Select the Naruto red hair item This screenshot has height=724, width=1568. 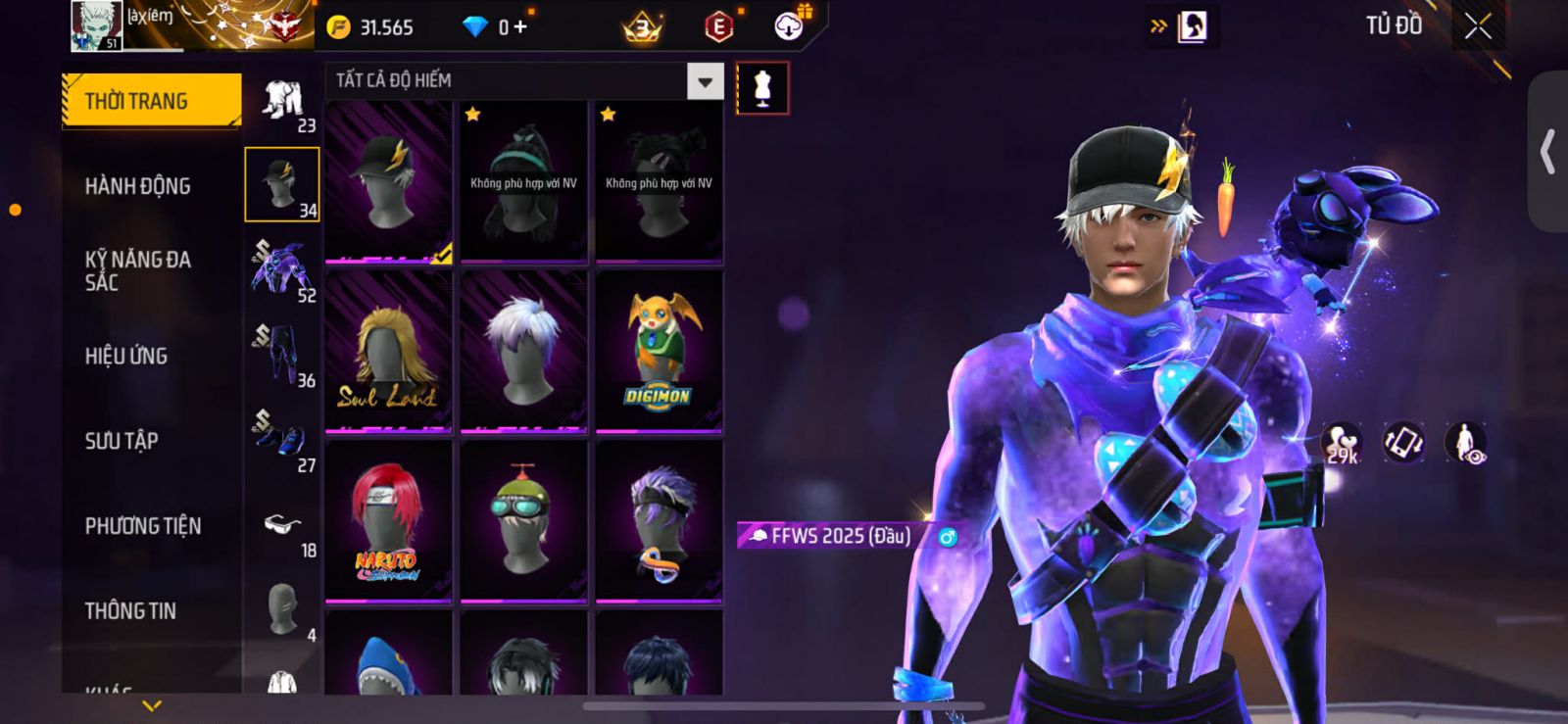tap(389, 522)
